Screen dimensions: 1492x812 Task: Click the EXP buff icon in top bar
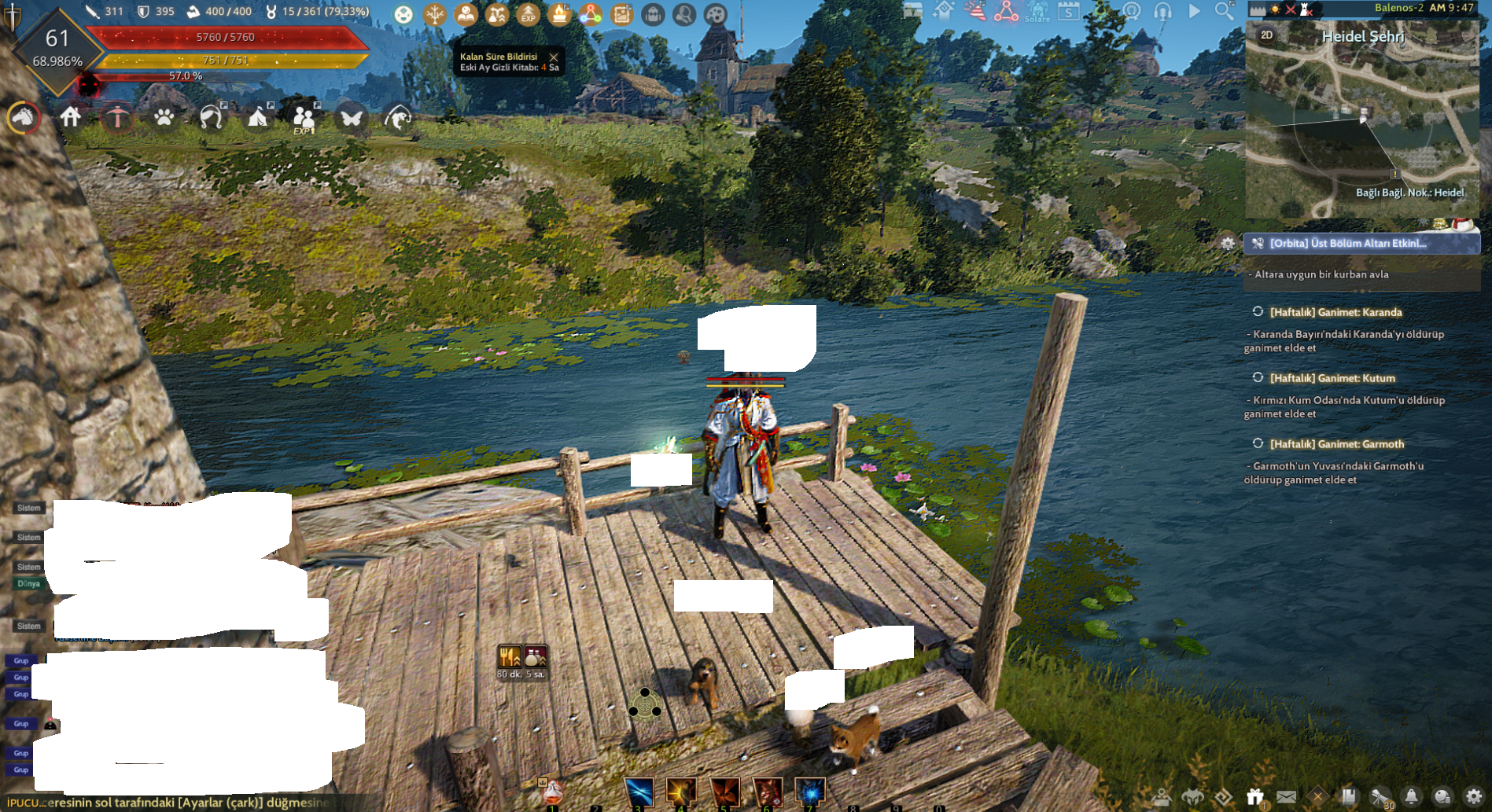click(528, 14)
